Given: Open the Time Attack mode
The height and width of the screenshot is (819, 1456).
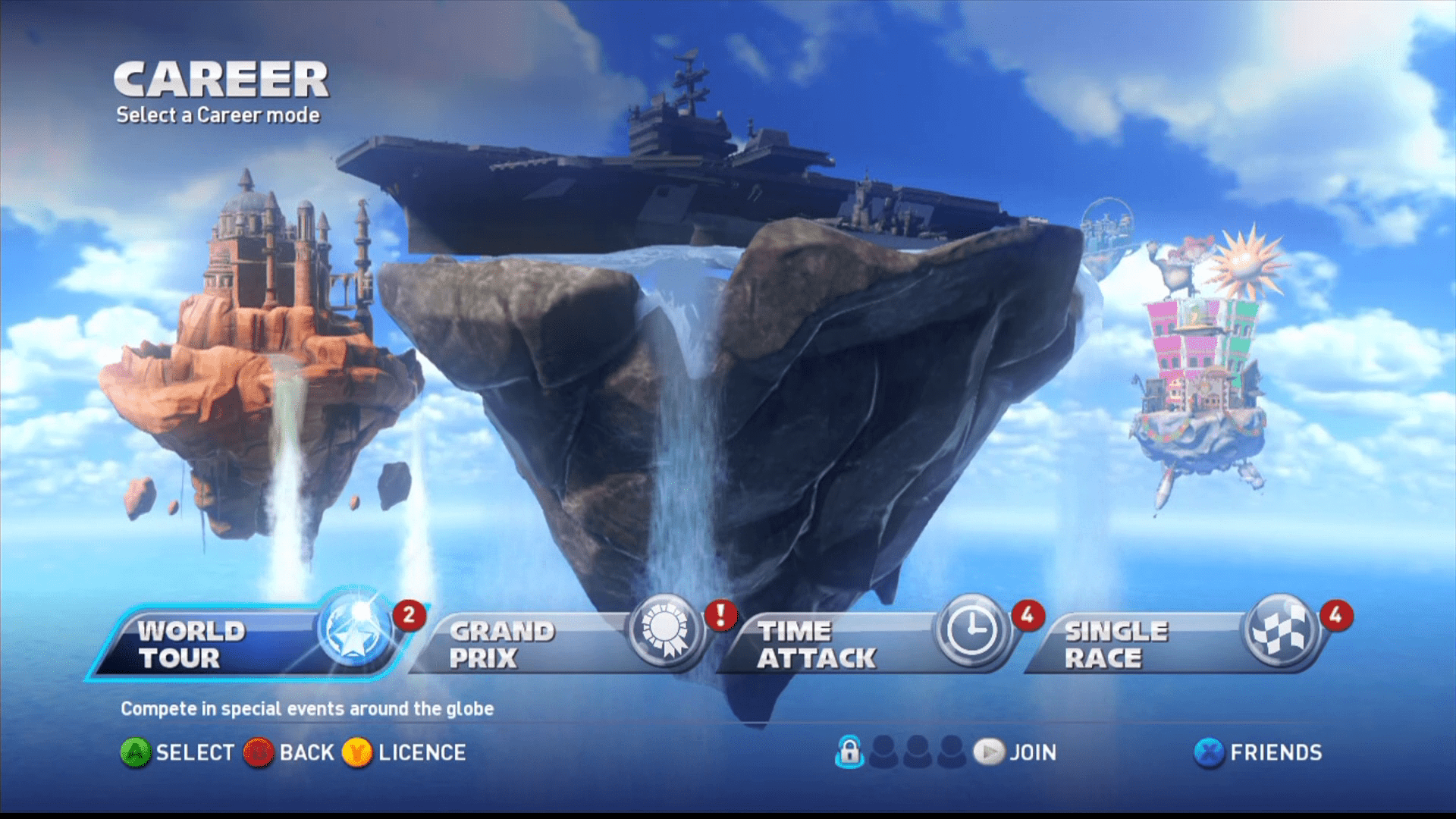Looking at the screenshot, I should (x=864, y=644).
